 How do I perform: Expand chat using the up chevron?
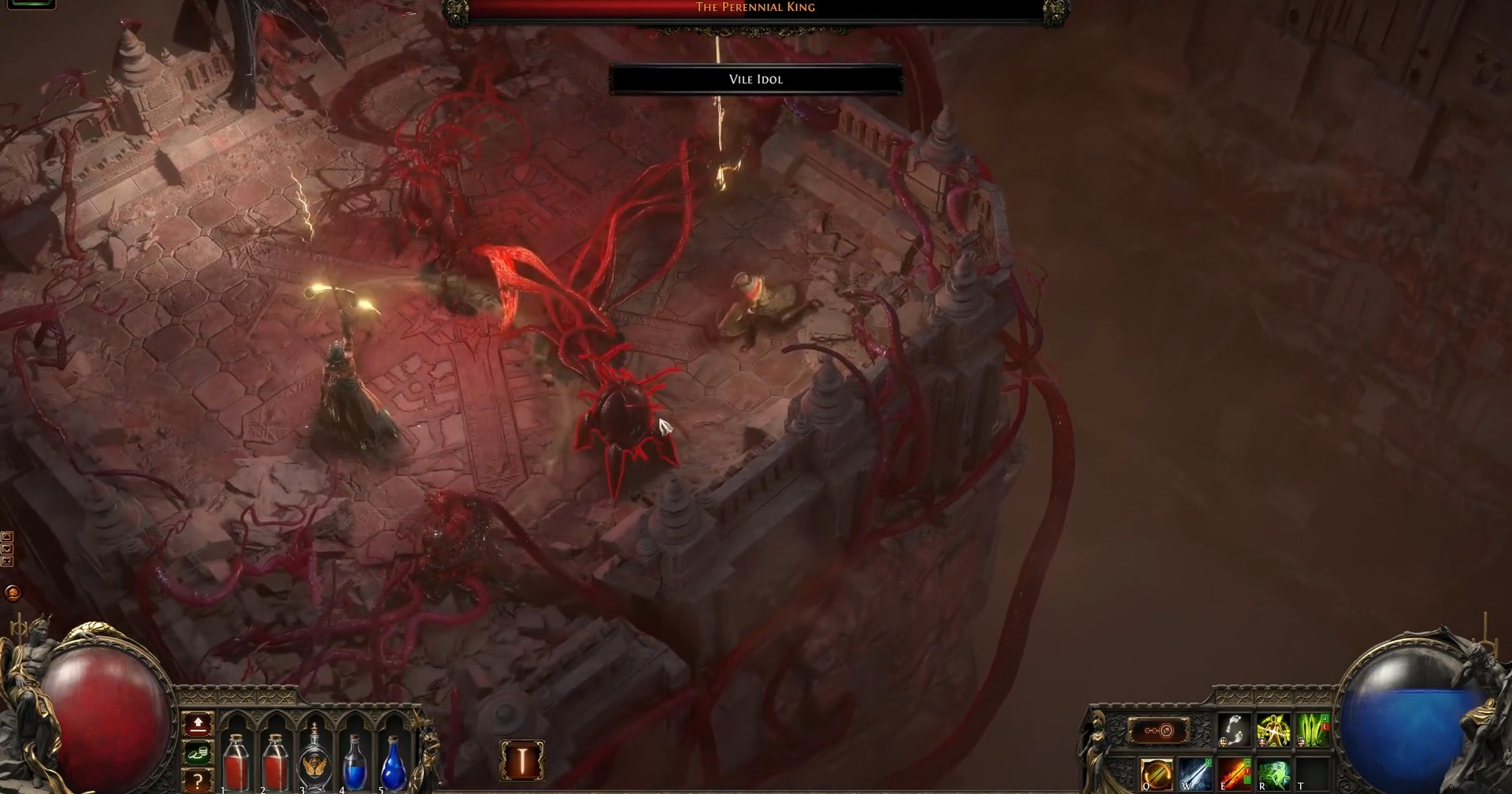pyautogui.click(x=7, y=536)
